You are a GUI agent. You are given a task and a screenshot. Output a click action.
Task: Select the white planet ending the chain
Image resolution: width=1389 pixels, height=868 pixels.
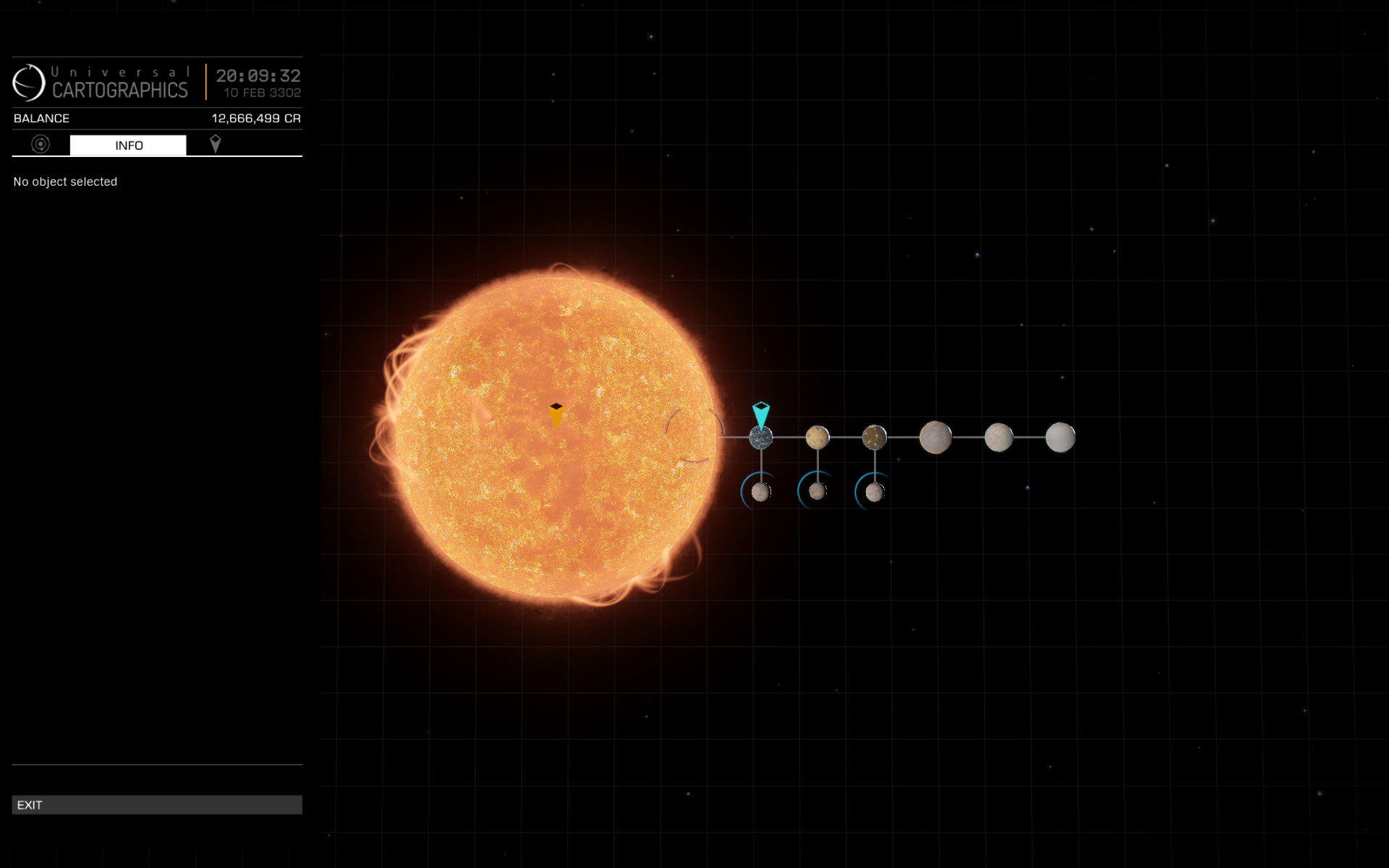[x=1061, y=438]
